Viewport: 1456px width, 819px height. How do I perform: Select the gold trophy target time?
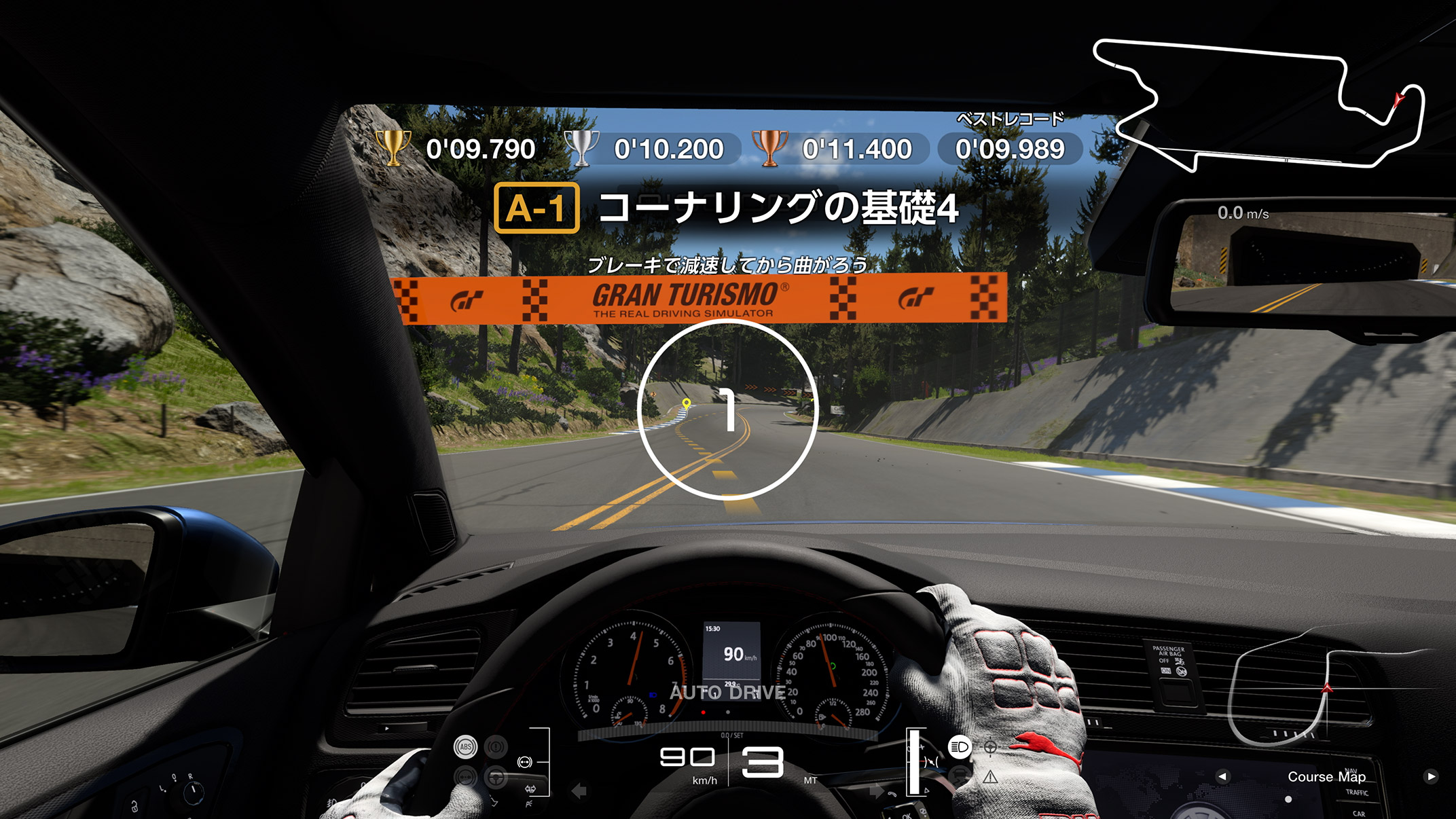click(x=480, y=149)
